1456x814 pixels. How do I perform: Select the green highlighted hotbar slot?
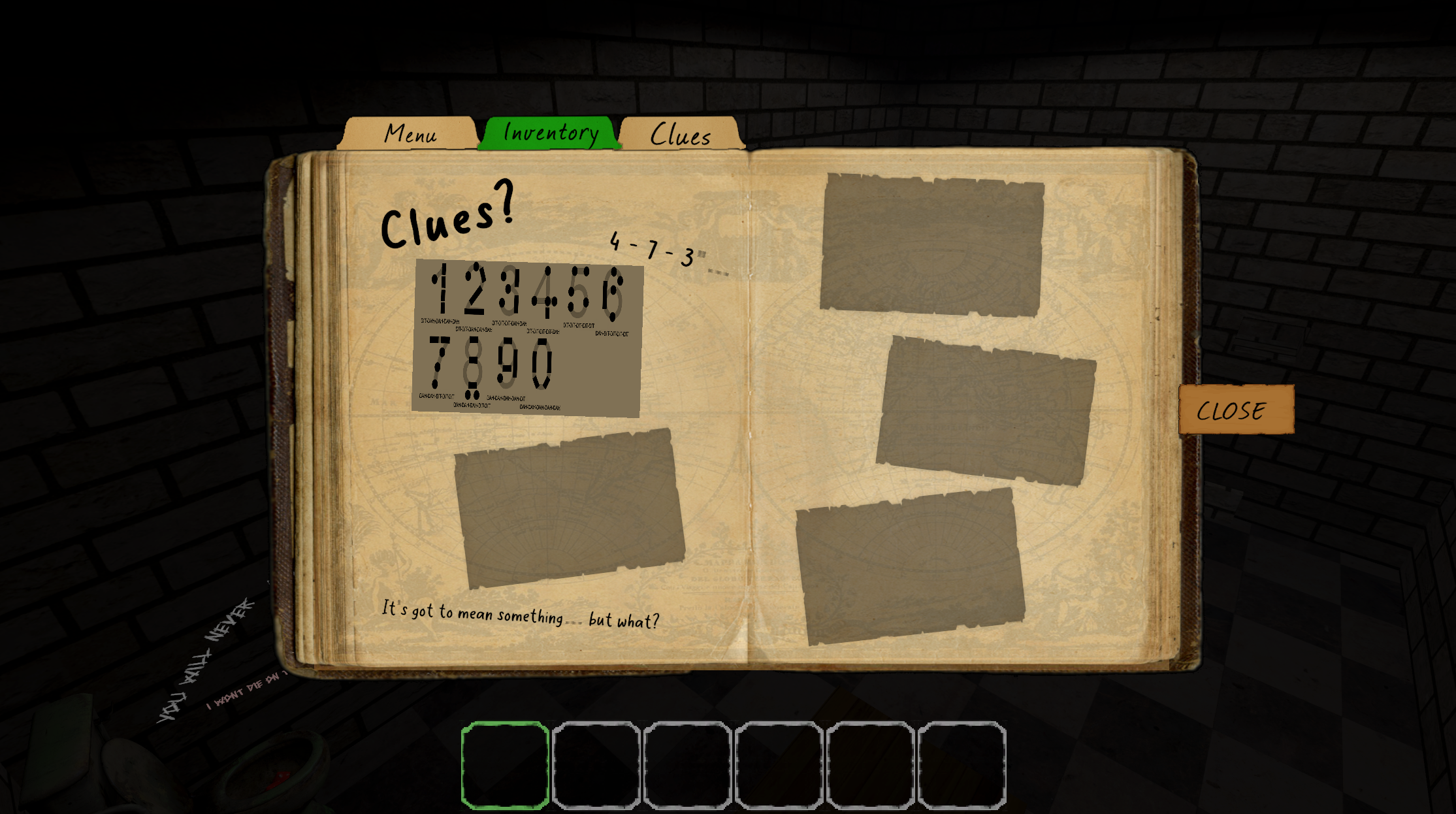click(x=505, y=765)
